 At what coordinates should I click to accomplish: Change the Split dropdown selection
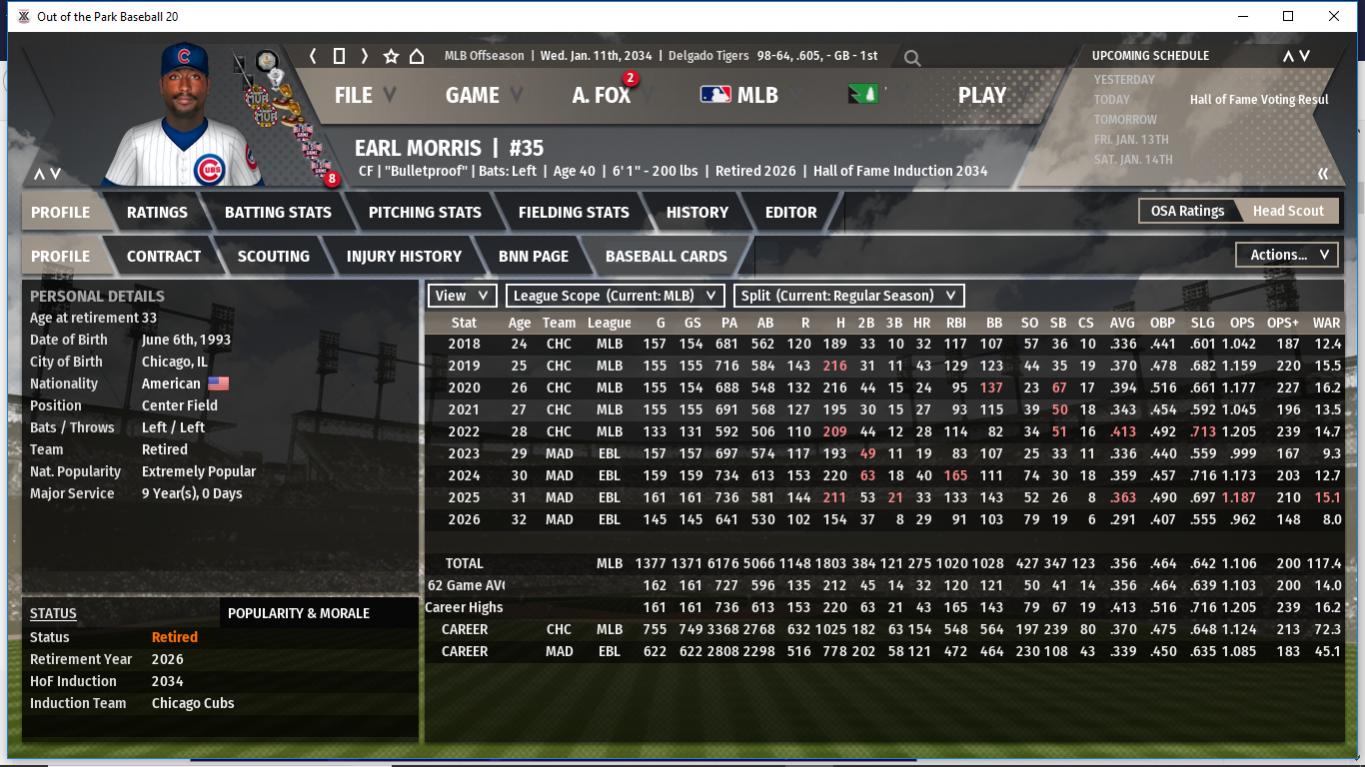(848, 296)
